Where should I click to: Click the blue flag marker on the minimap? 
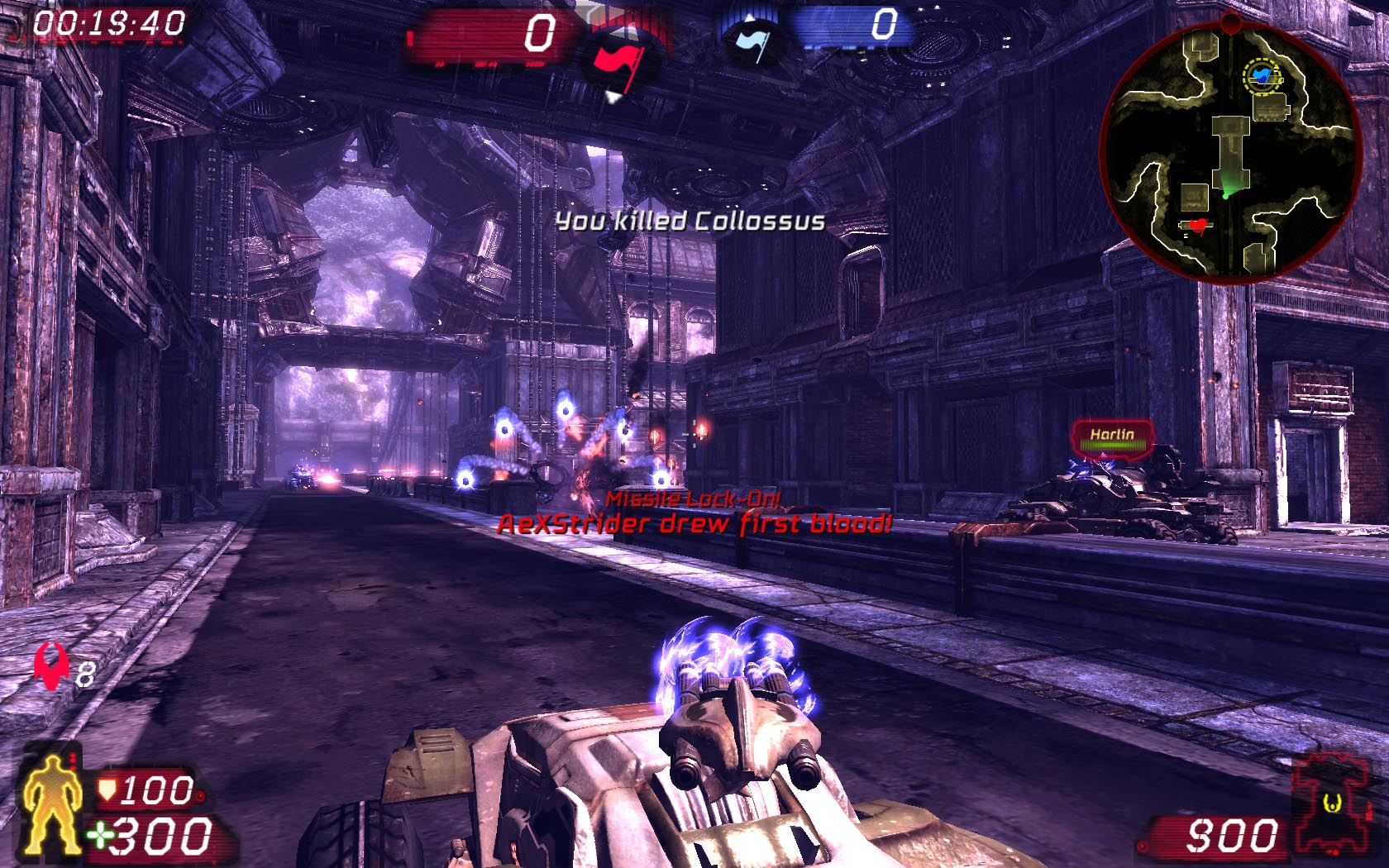tap(1261, 75)
